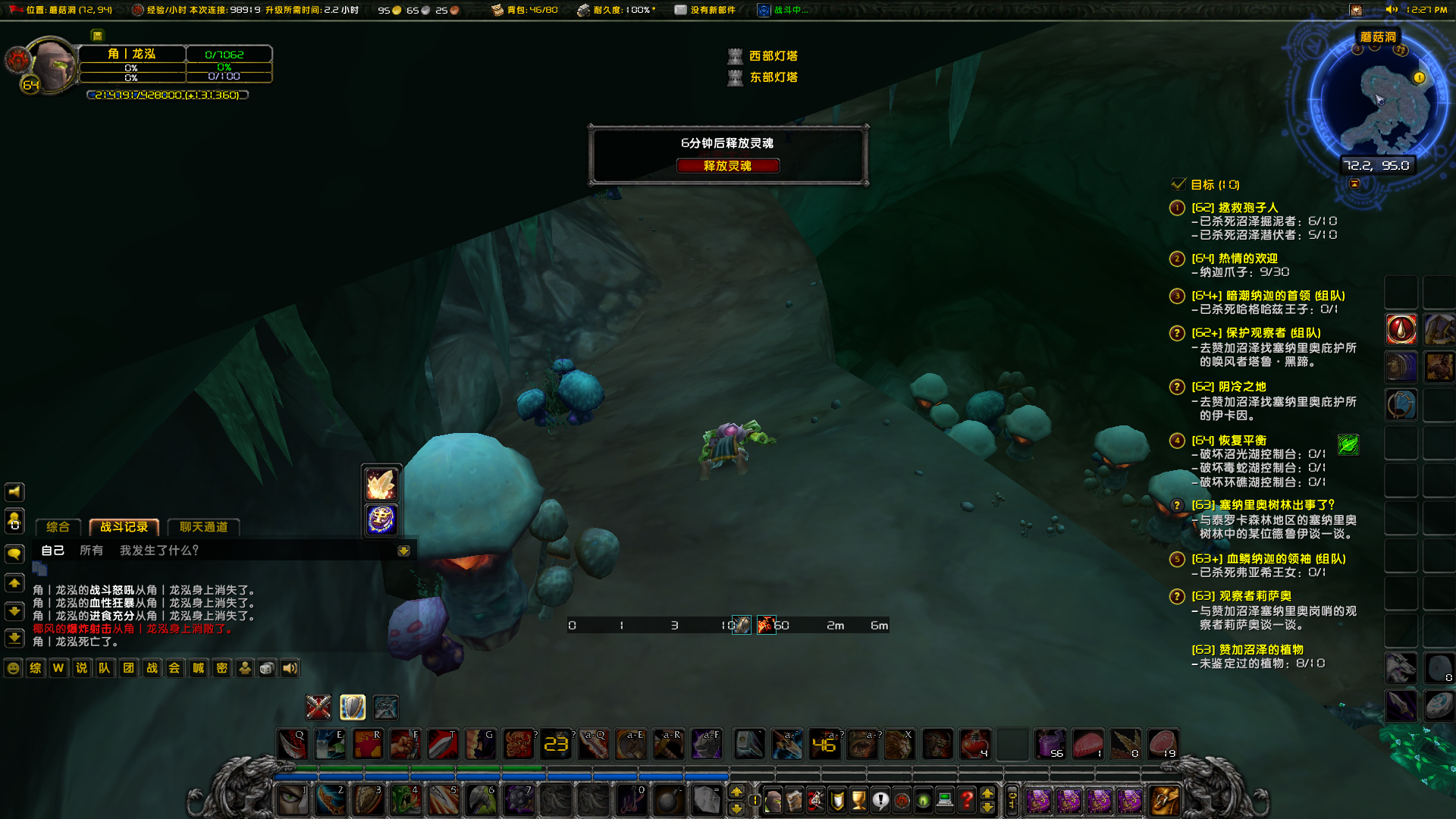Switch to the 综合 chat tab
Viewport: 1456px width, 819px height.
pos(58,527)
